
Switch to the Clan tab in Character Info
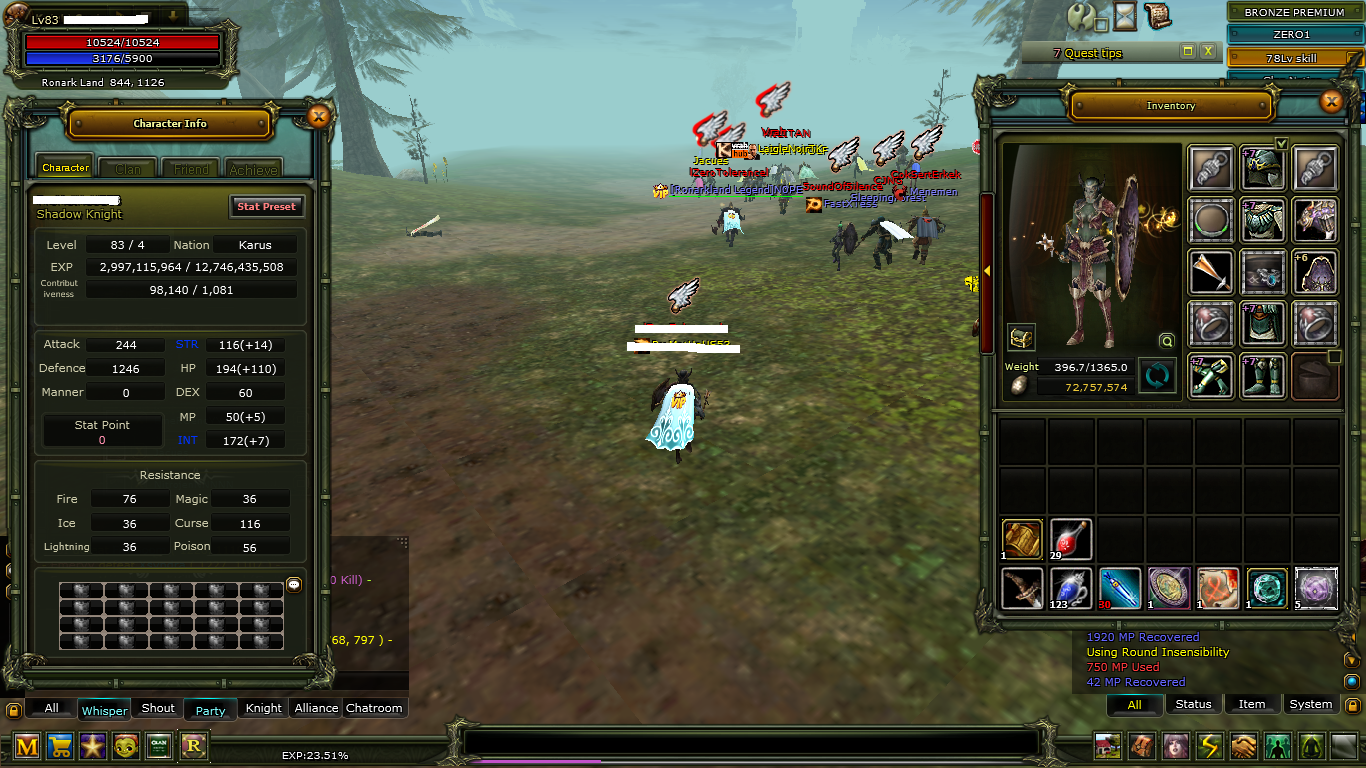click(x=127, y=168)
